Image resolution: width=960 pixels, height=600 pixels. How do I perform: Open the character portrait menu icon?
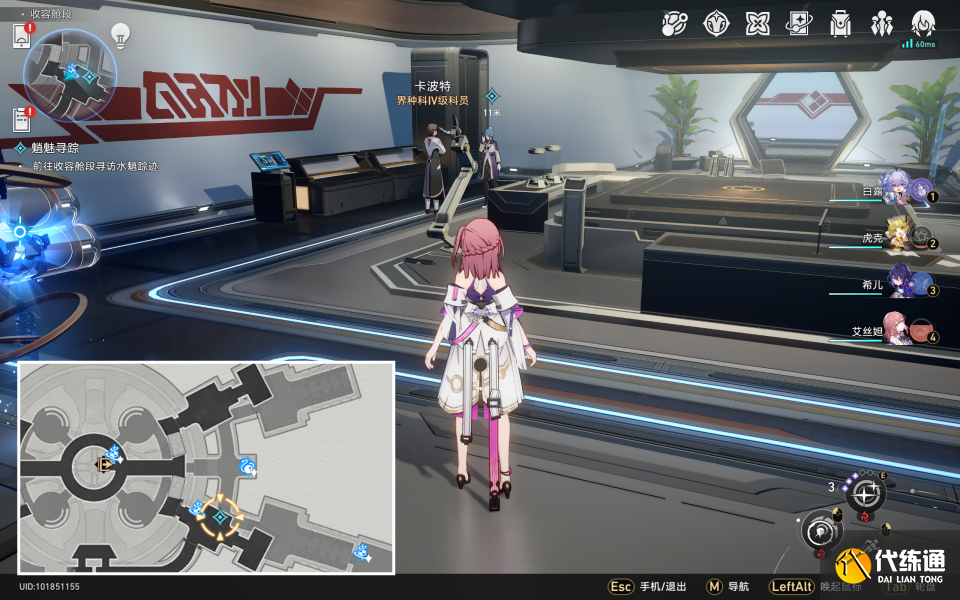923,22
